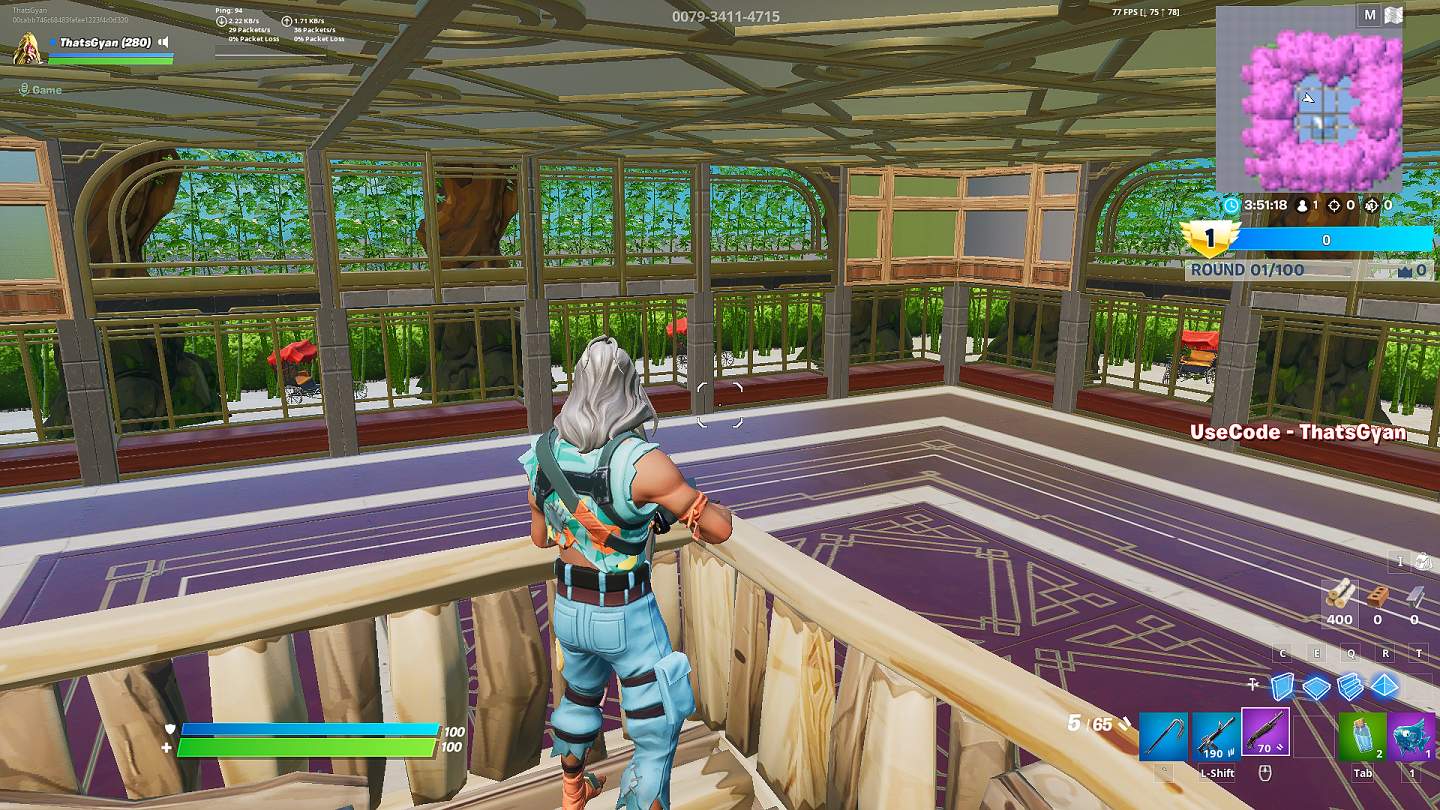Pick the floor building piece
This screenshot has width=1440, height=810.
(1316, 686)
